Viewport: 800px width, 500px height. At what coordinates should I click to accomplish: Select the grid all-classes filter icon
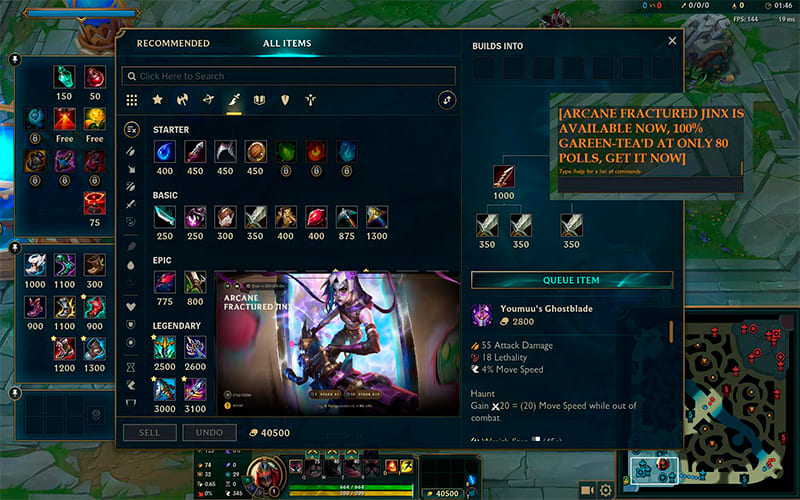[x=132, y=100]
